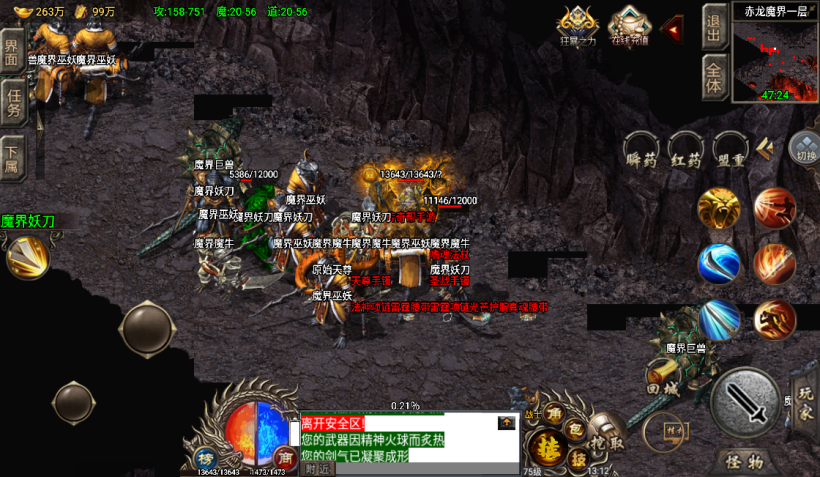Open the 界面 interface tab

pos(13,52)
